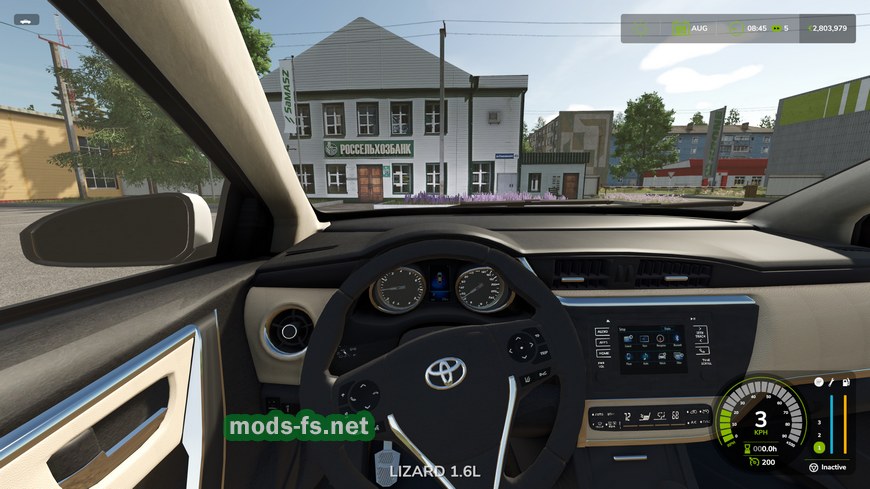Image resolution: width=870 pixels, height=489 pixels.
Task: Click the sun weather icon
Action: coord(641,28)
